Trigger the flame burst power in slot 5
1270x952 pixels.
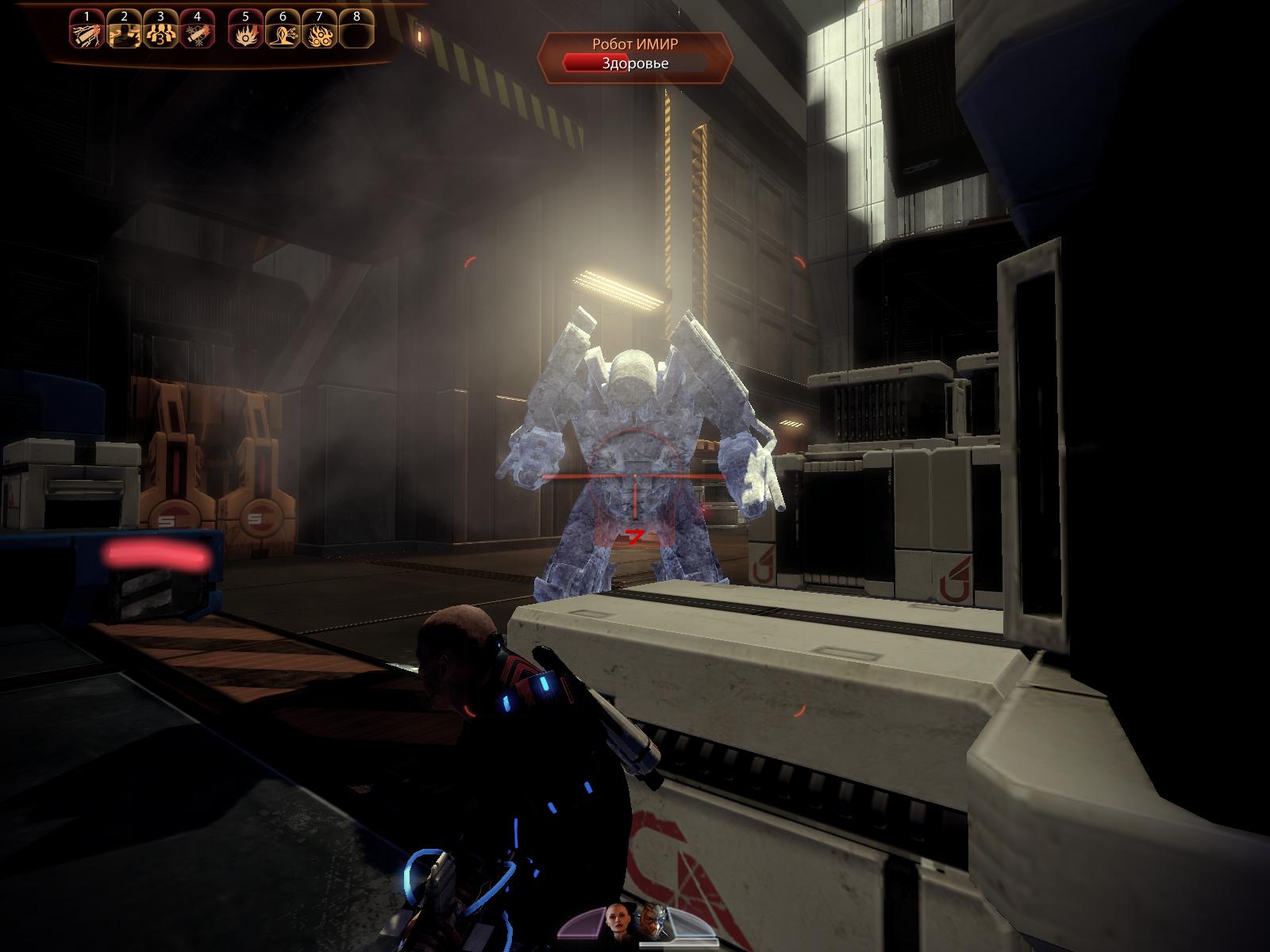coord(244,33)
